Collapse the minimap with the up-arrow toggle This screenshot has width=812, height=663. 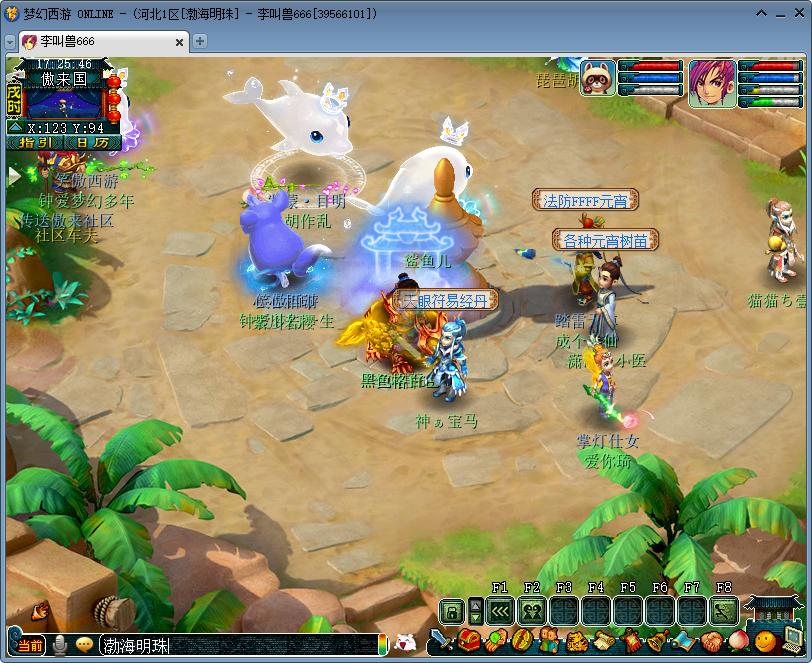[15, 128]
